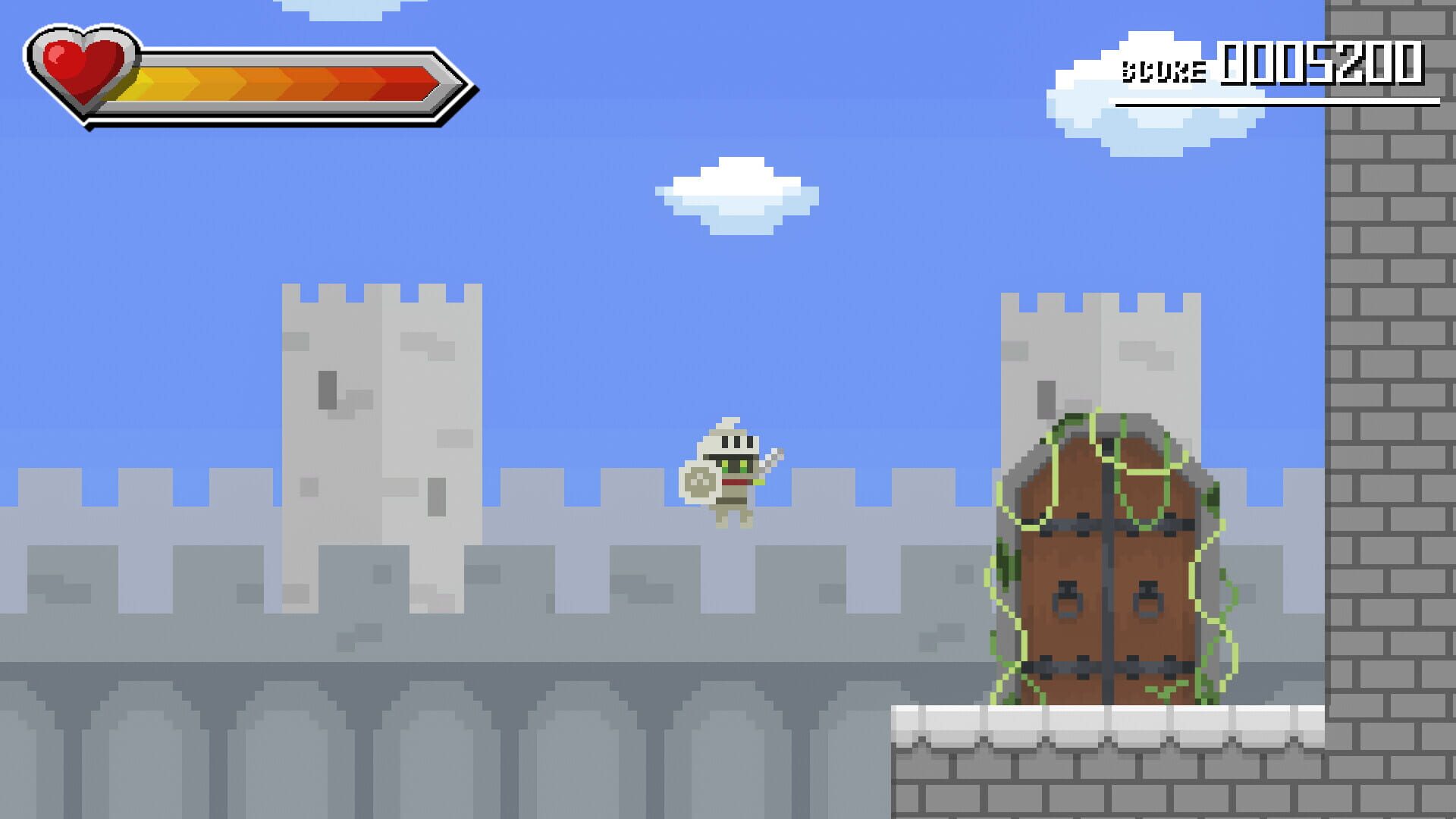1456x819 pixels.
Task: Click the health bar gauge
Action: (x=288, y=80)
